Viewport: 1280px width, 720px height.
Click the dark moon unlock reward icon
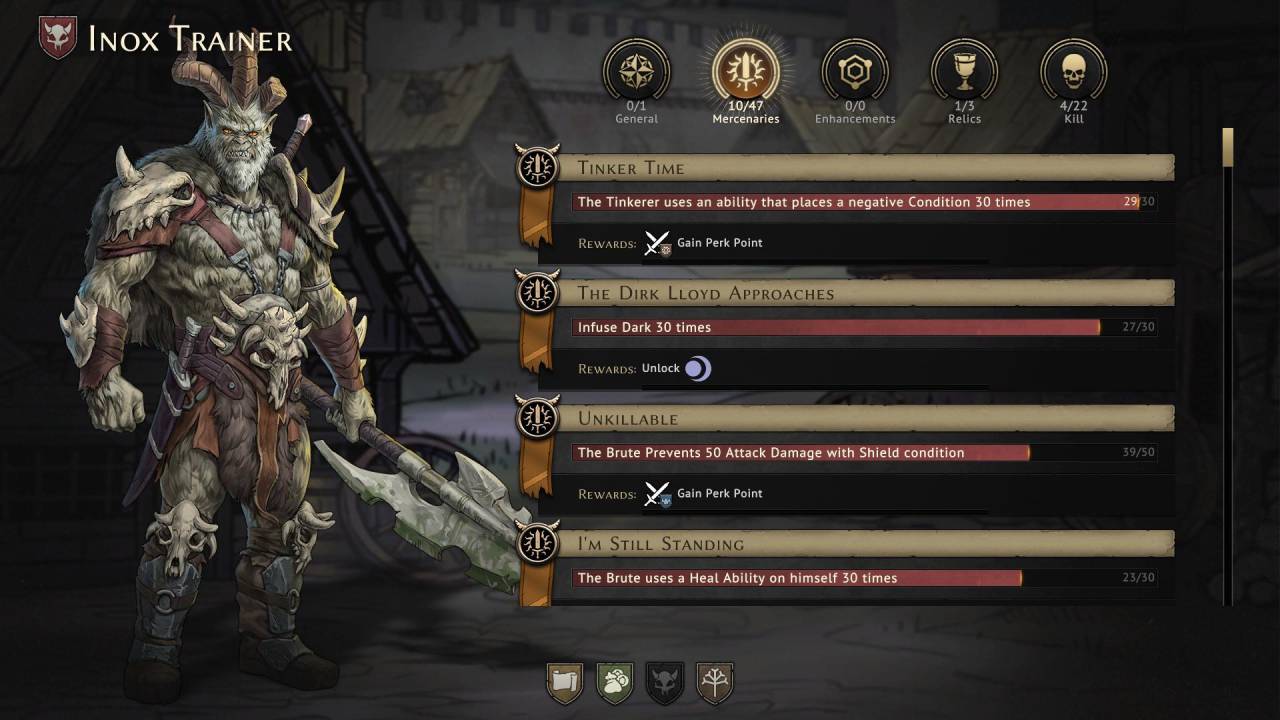pos(697,369)
